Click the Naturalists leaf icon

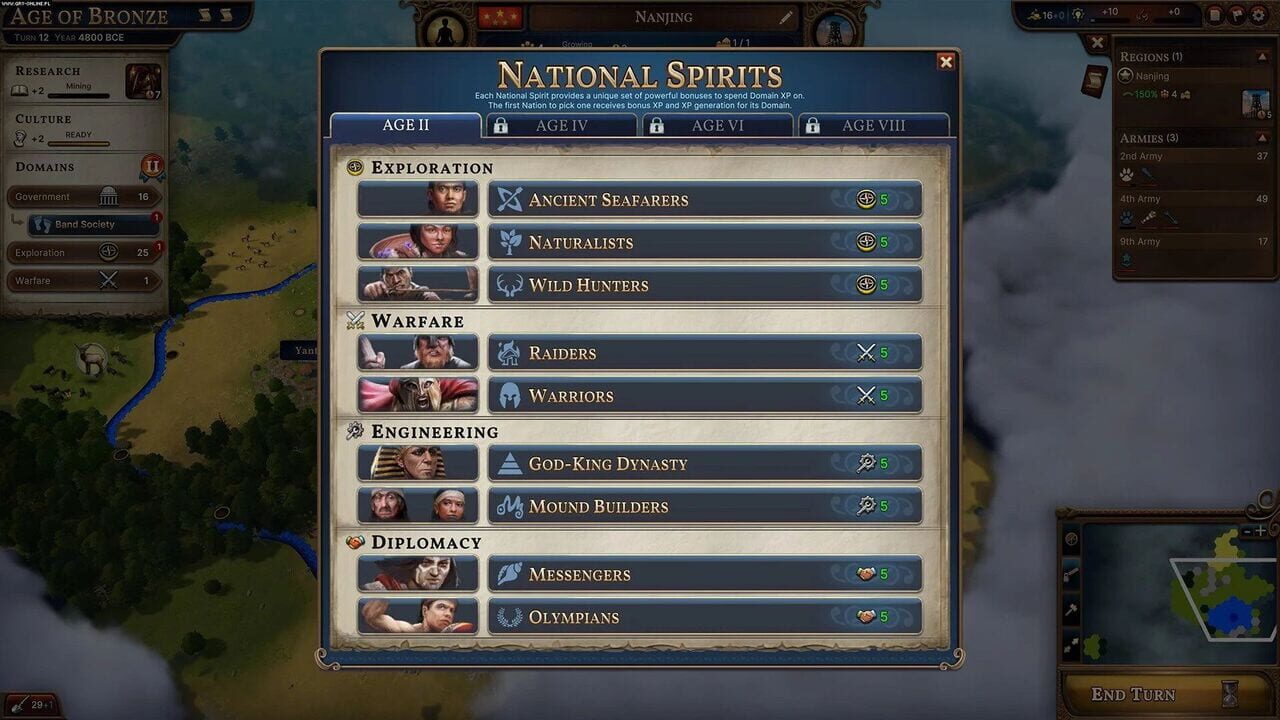click(x=510, y=241)
